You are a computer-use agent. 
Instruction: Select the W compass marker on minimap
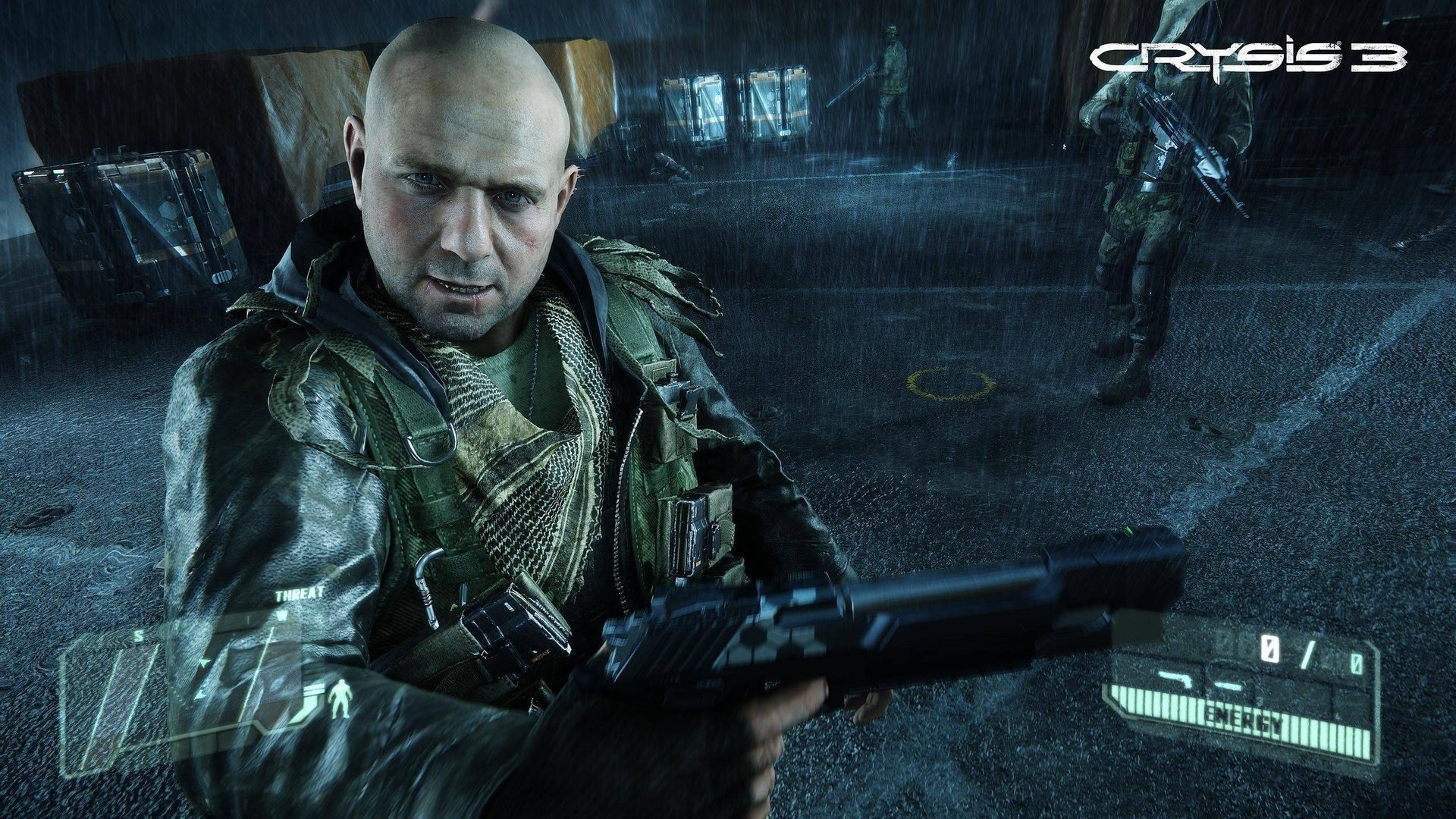284,614
